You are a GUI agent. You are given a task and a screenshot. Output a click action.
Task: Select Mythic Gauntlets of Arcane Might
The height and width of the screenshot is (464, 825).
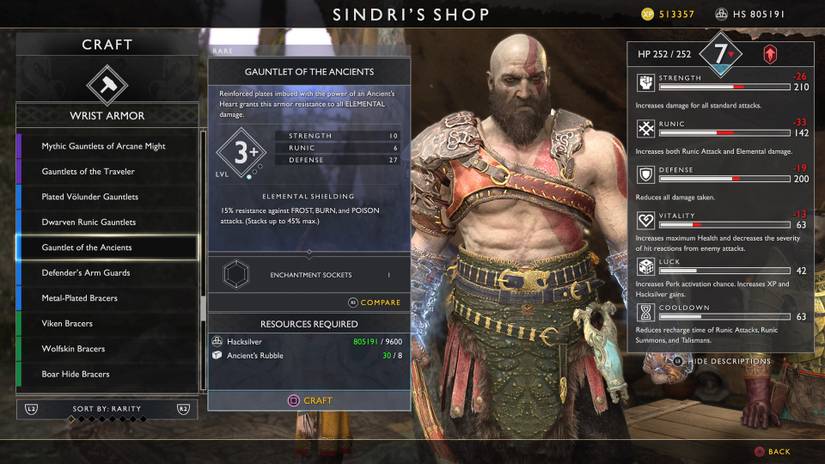pyautogui.click(x=104, y=146)
